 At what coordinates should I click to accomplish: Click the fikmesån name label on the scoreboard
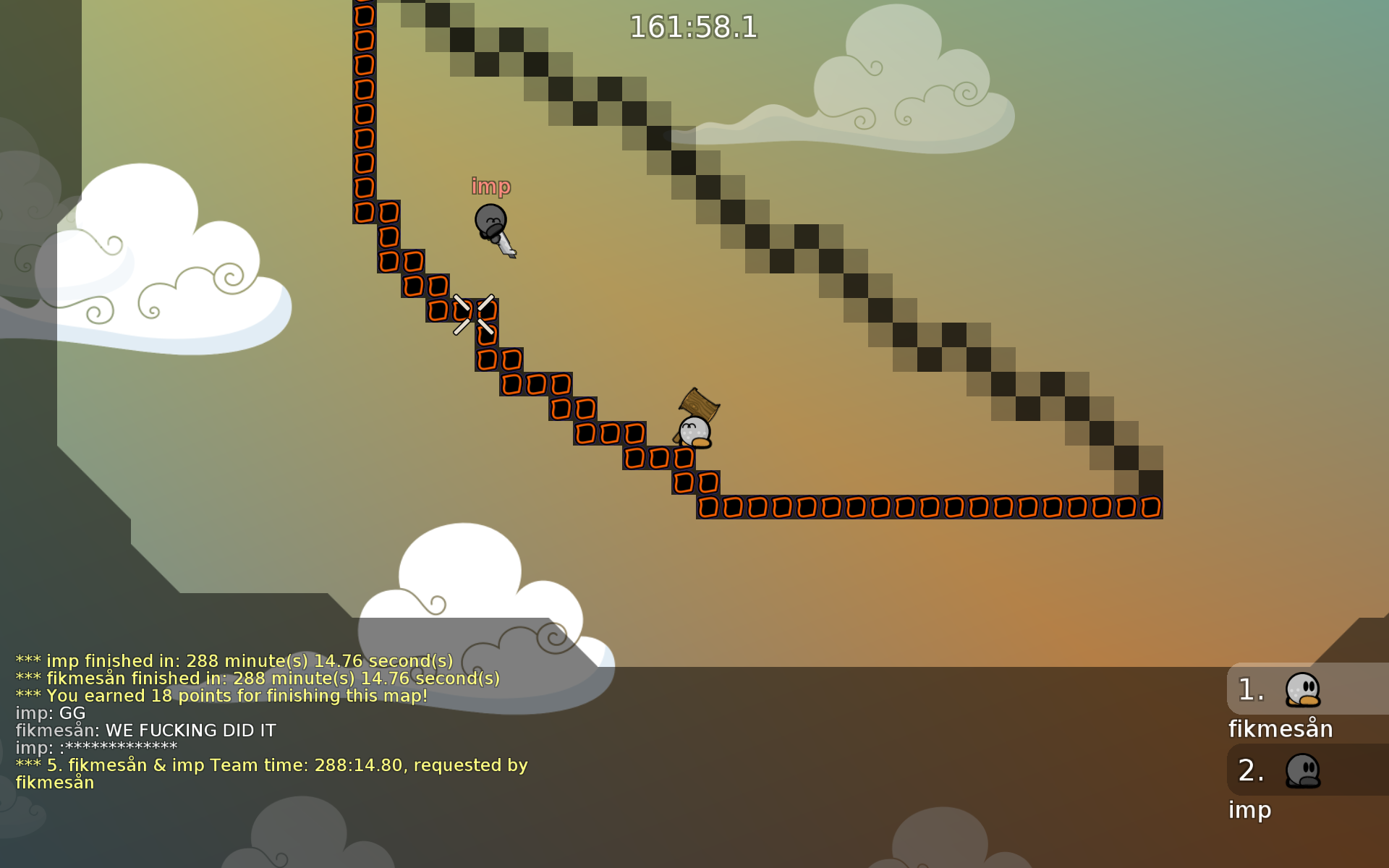point(1280,729)
